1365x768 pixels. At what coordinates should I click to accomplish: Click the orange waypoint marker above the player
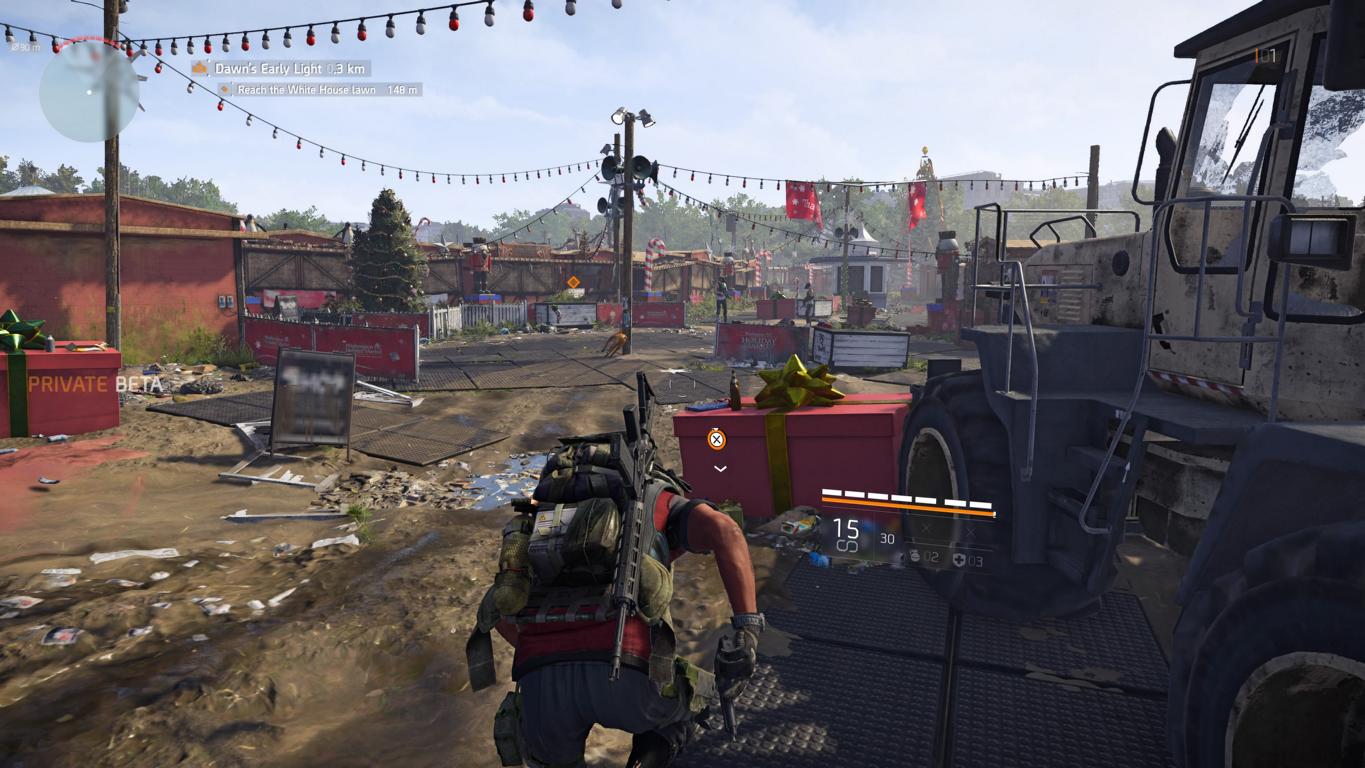point(717,438)
